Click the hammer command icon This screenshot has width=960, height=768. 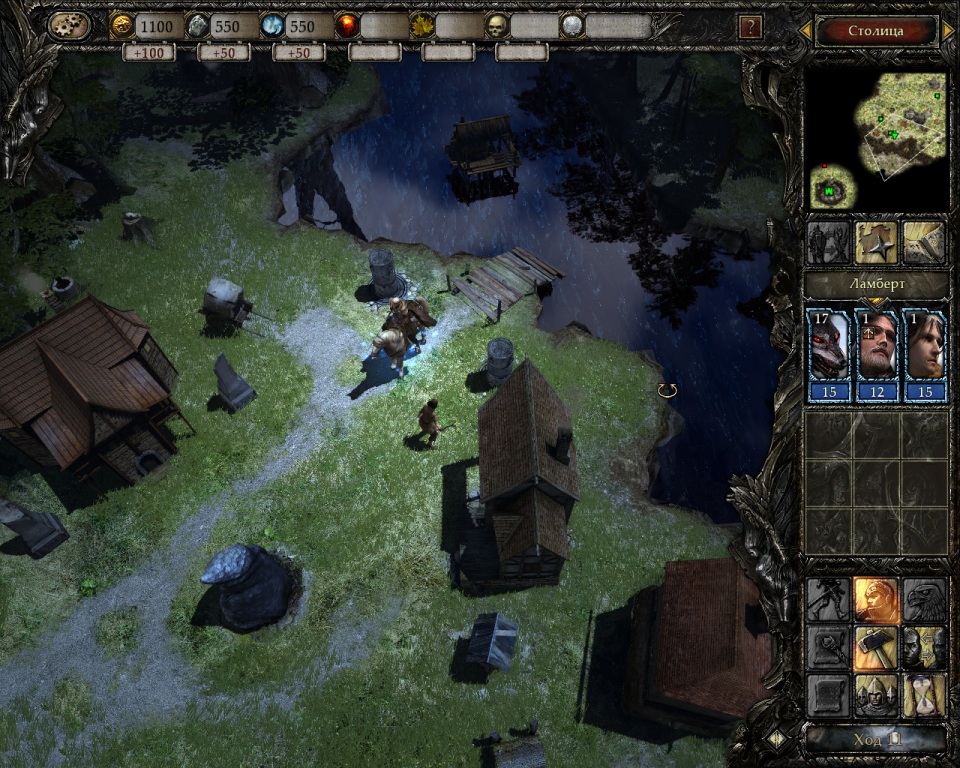[876, 647]
